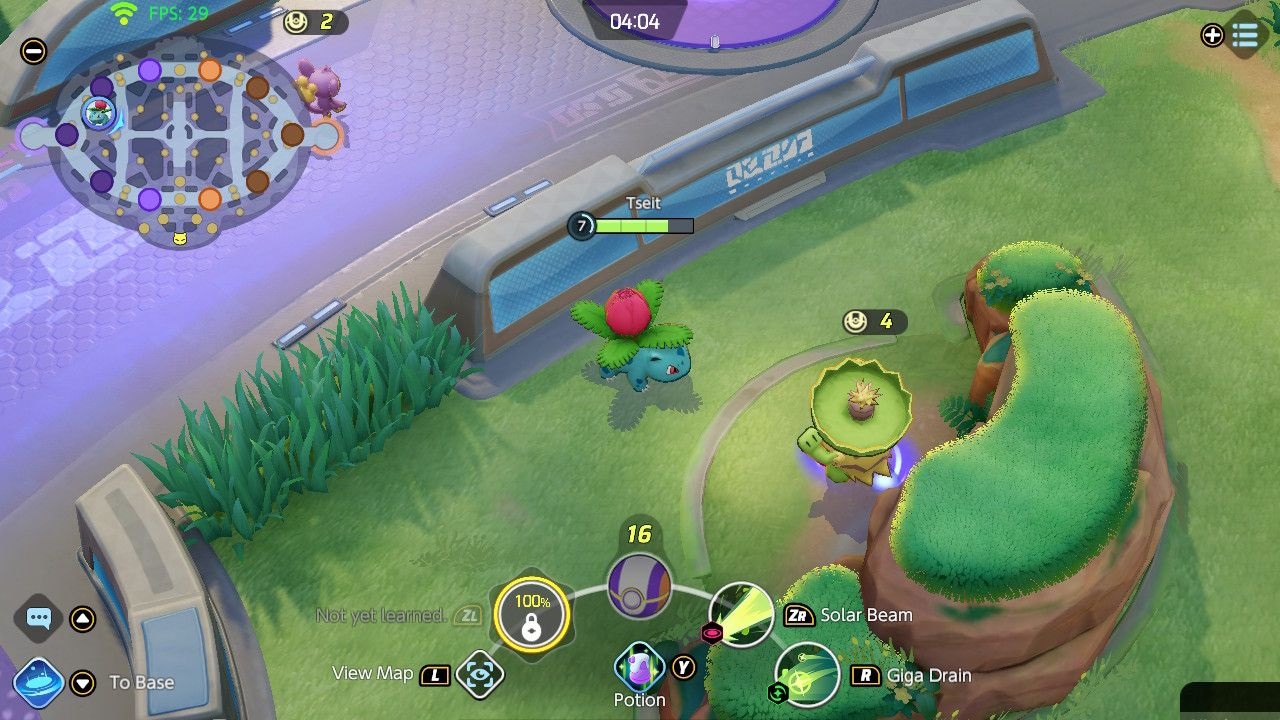1280x720 pixels.
Task: Open the quick chat bubble
Action: coord(39,619)
